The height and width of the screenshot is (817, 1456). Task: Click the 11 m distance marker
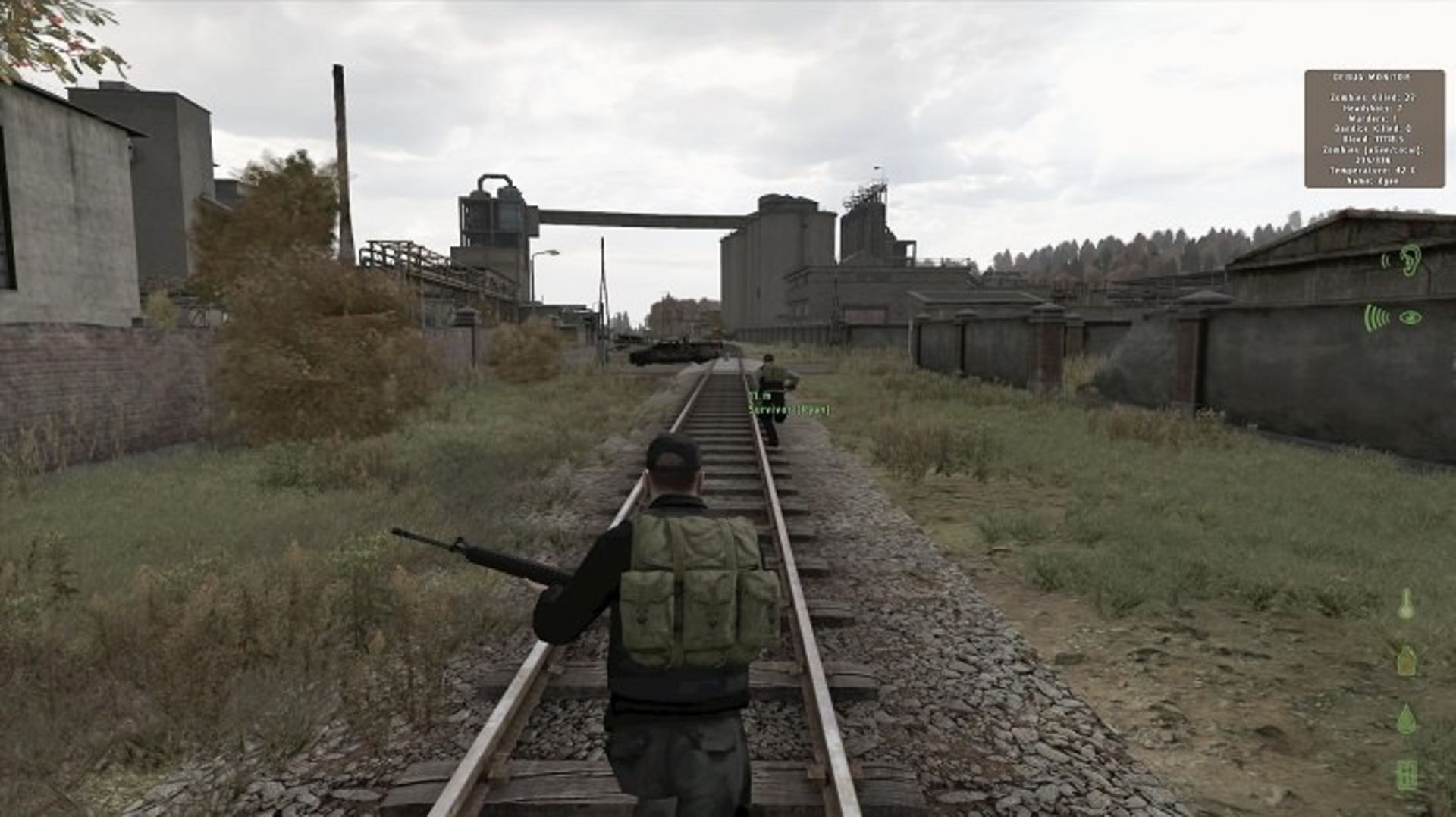click(x=758, y=396)
